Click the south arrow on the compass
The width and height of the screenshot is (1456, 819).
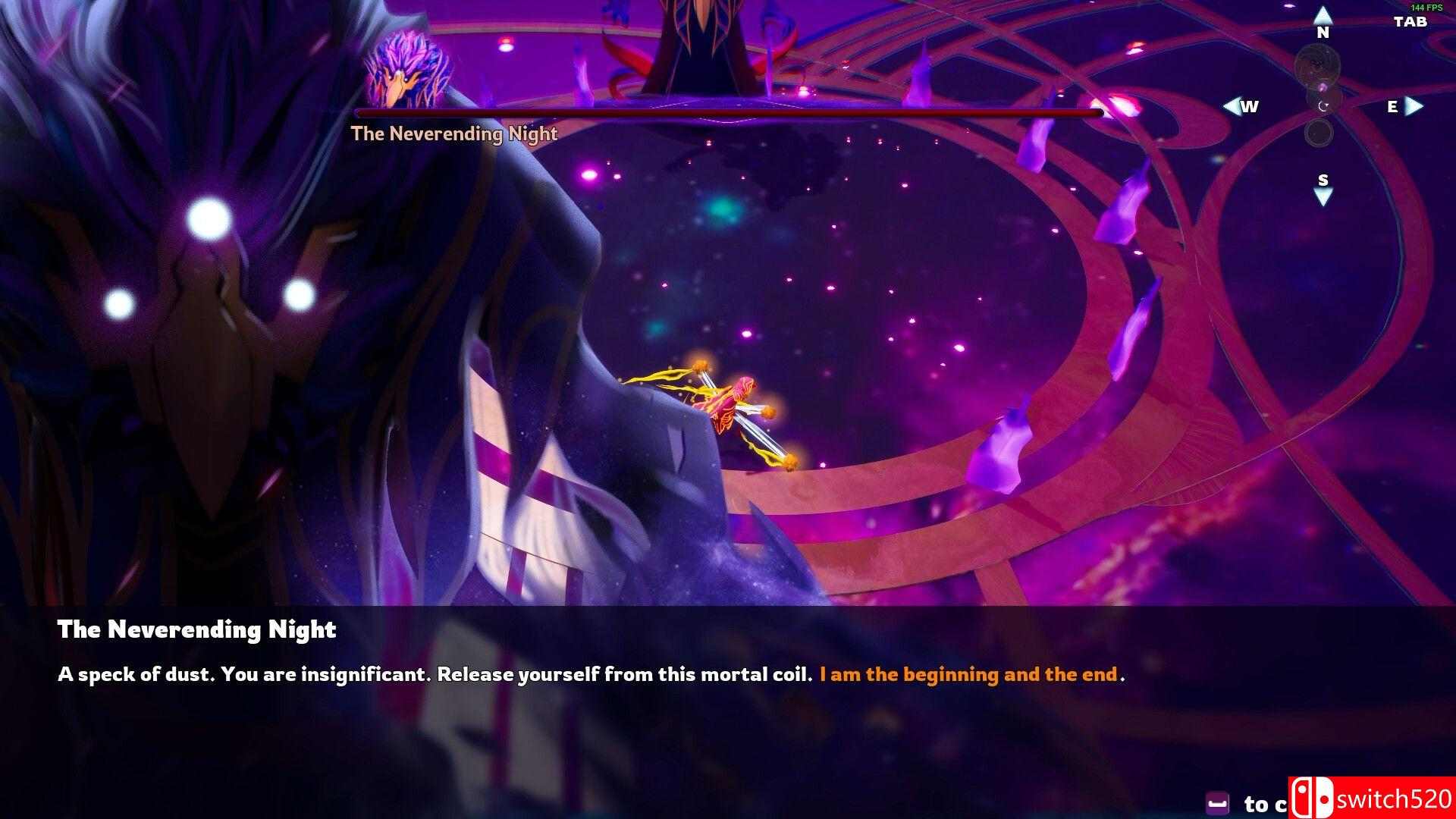coord(1323,198)
